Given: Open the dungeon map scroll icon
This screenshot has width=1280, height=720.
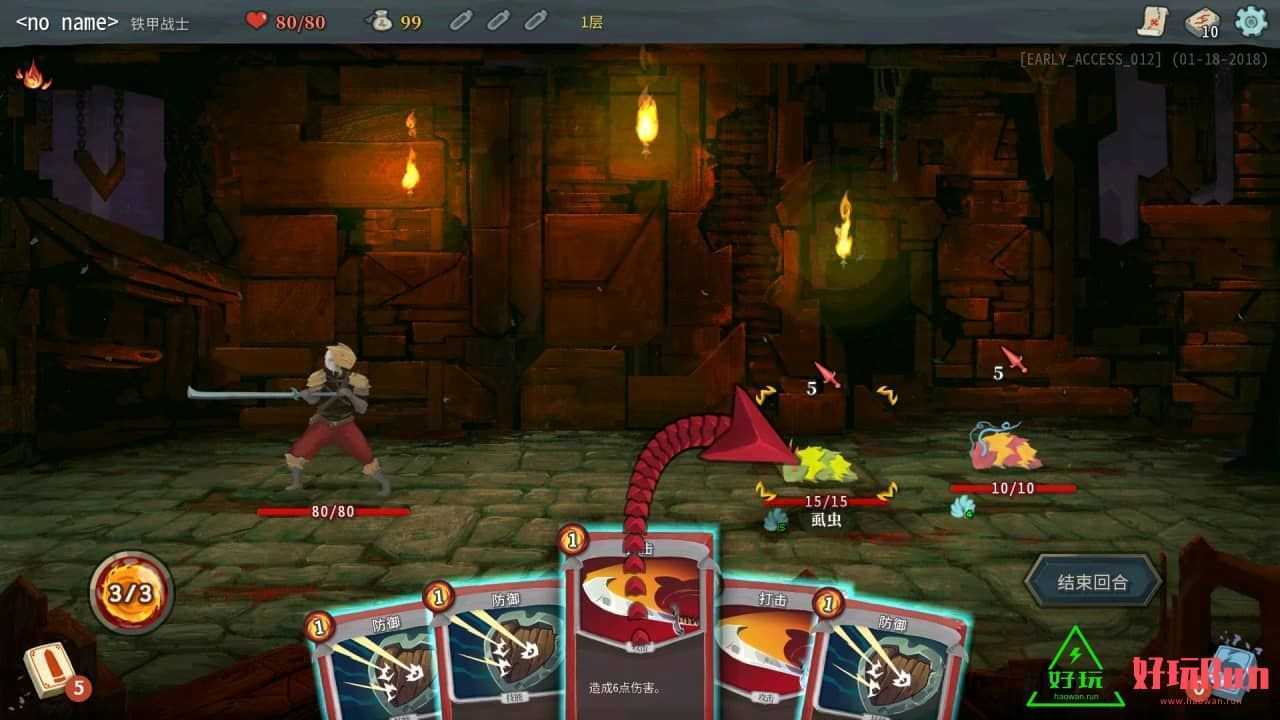Looking at the screenshot, I should [x=1153, y=20].
